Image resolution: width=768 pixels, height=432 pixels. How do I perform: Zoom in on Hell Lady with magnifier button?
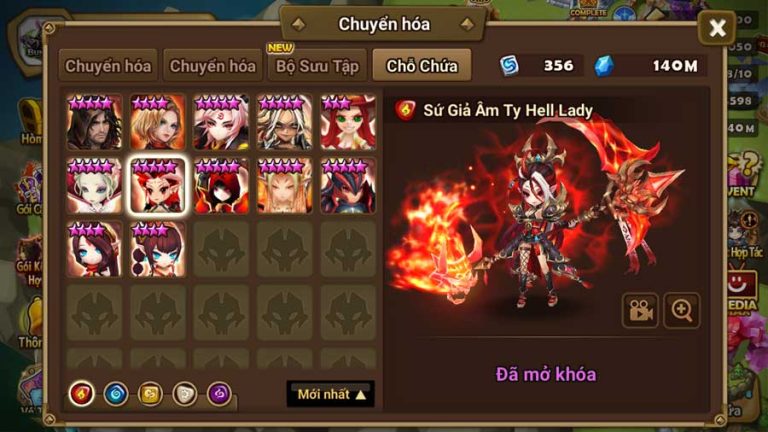(682, 311)
